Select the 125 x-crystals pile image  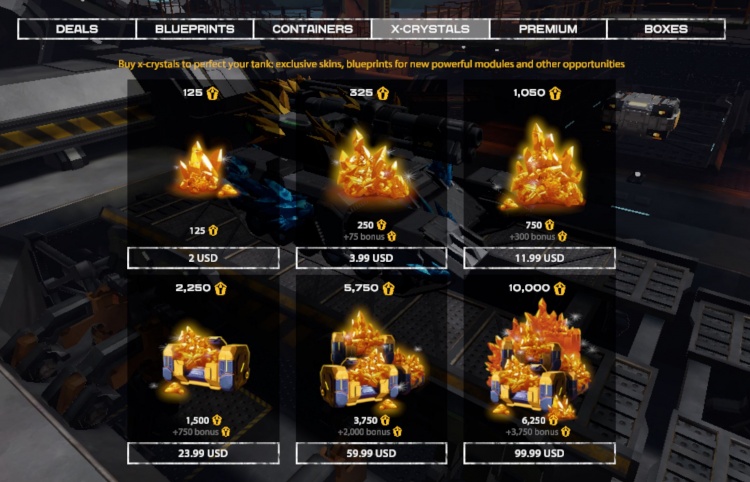203,168
